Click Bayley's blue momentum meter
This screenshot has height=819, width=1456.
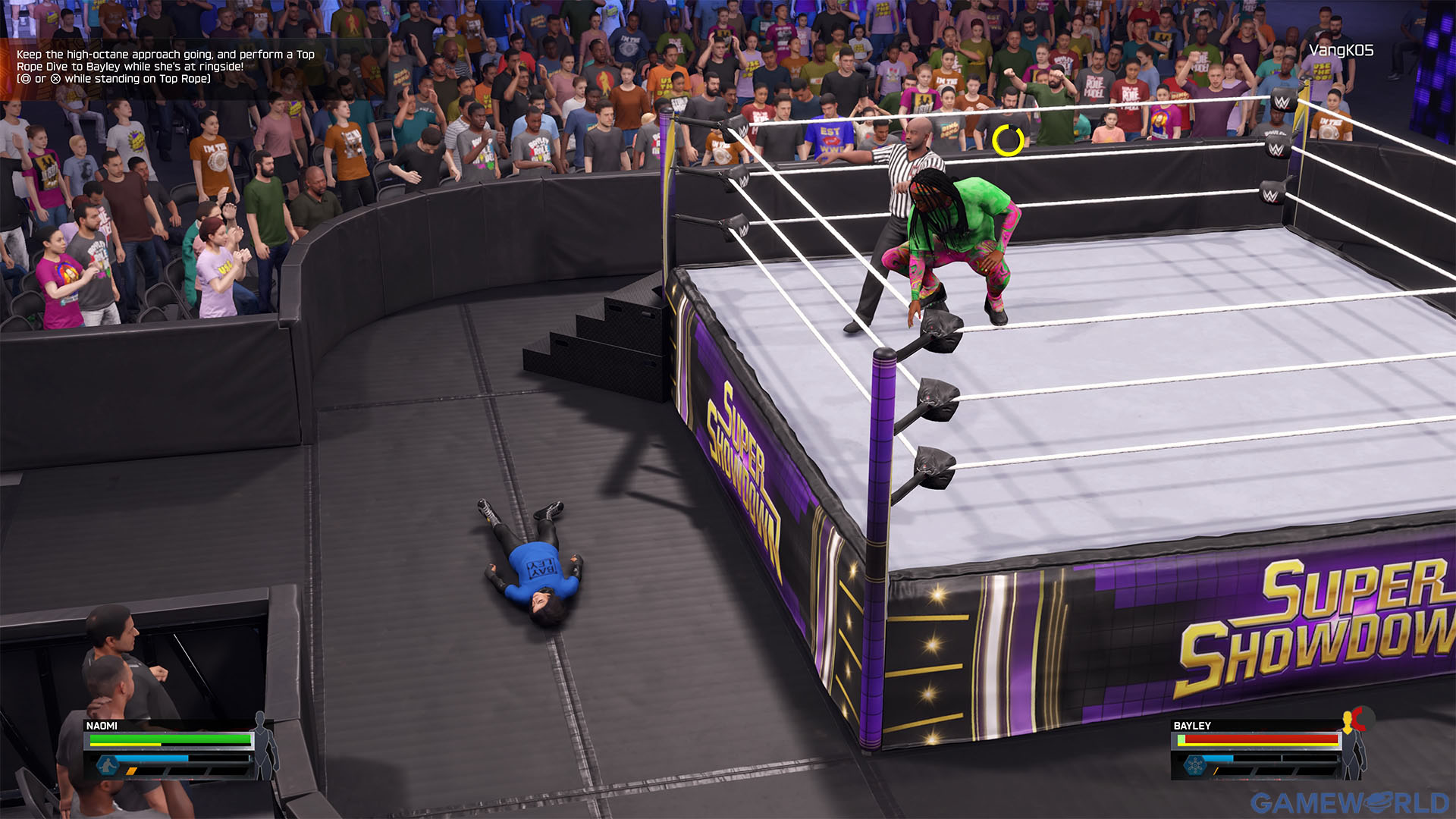1217,758
